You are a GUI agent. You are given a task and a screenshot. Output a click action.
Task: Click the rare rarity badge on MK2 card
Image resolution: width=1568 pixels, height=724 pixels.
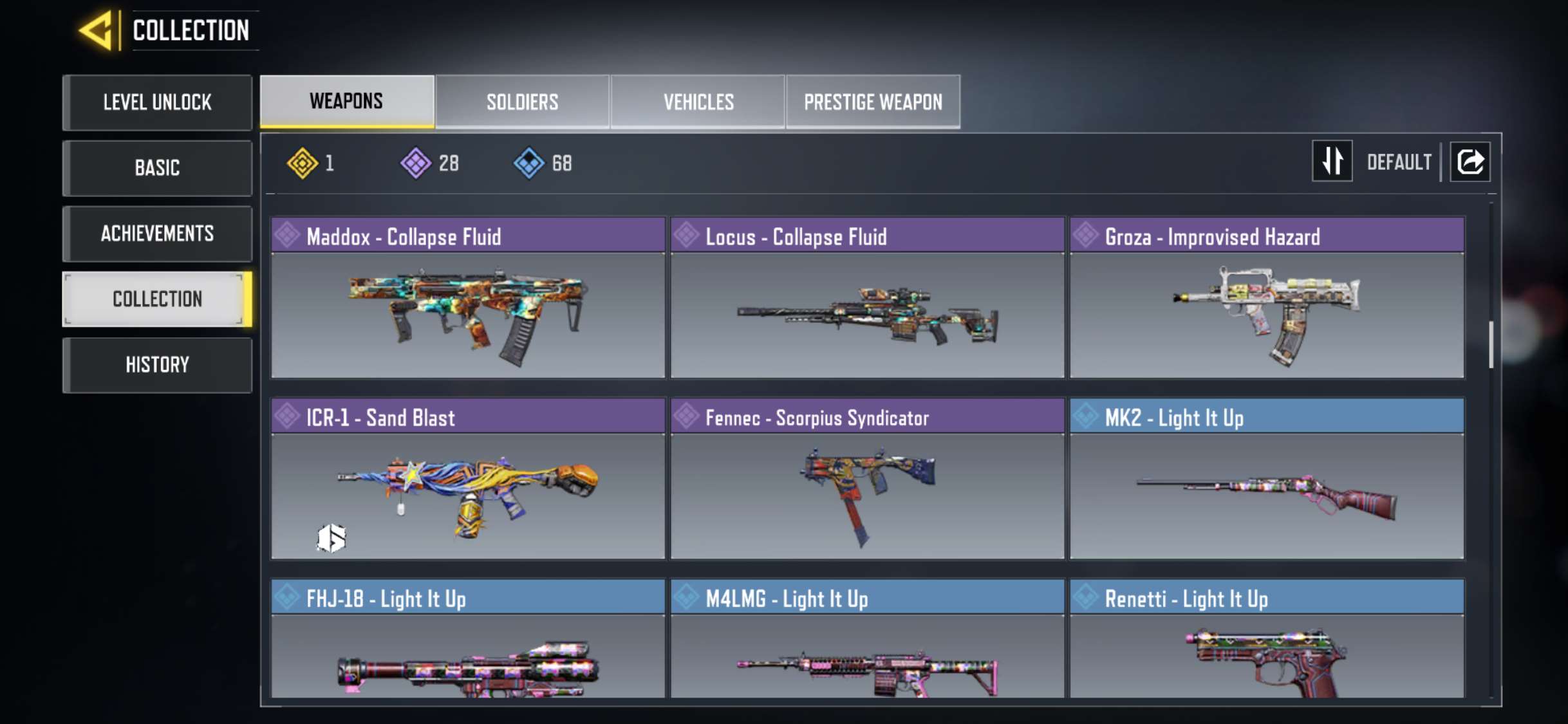(1085, 418)
